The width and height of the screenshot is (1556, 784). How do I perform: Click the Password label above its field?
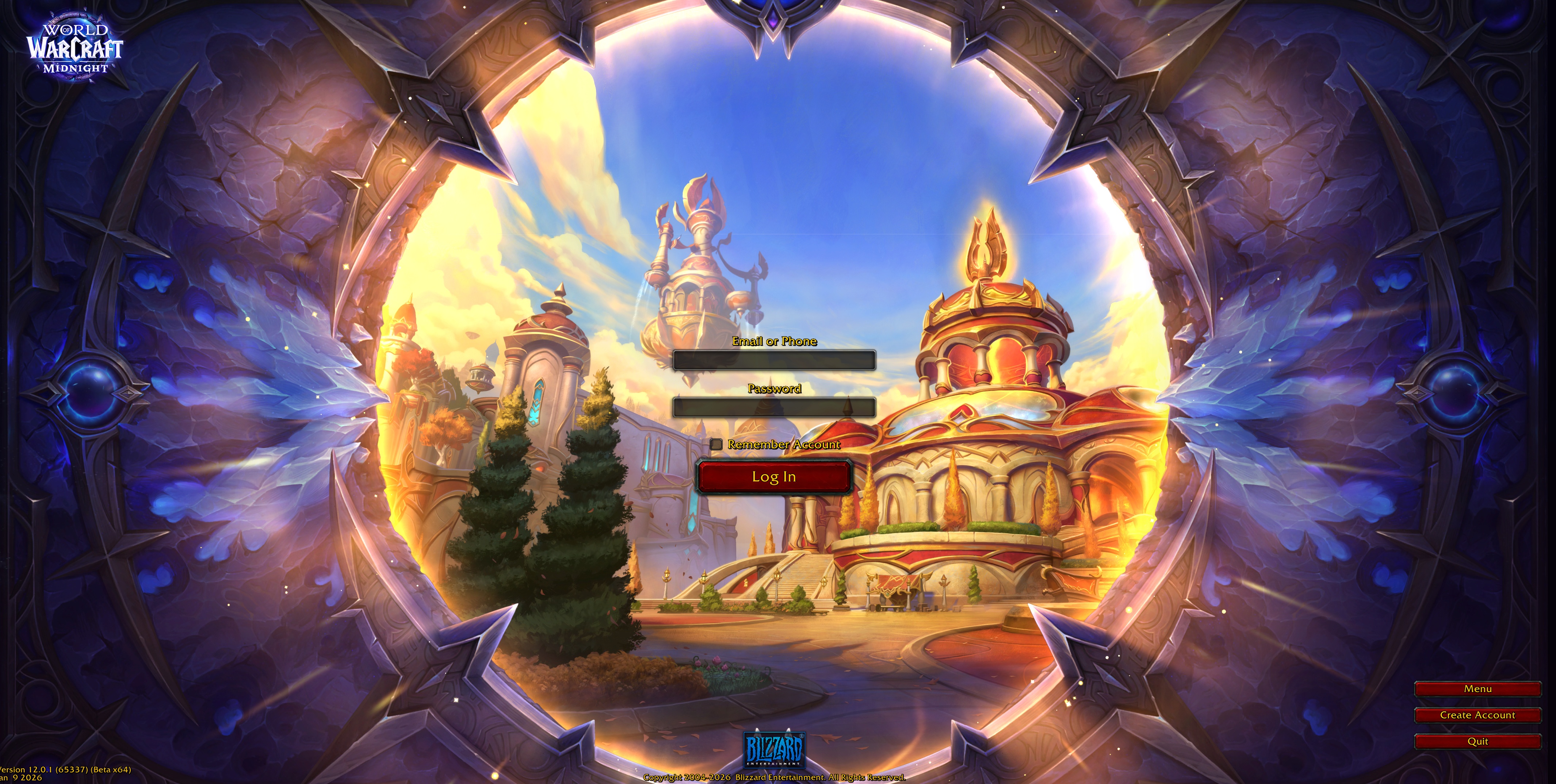pos(775,389)
